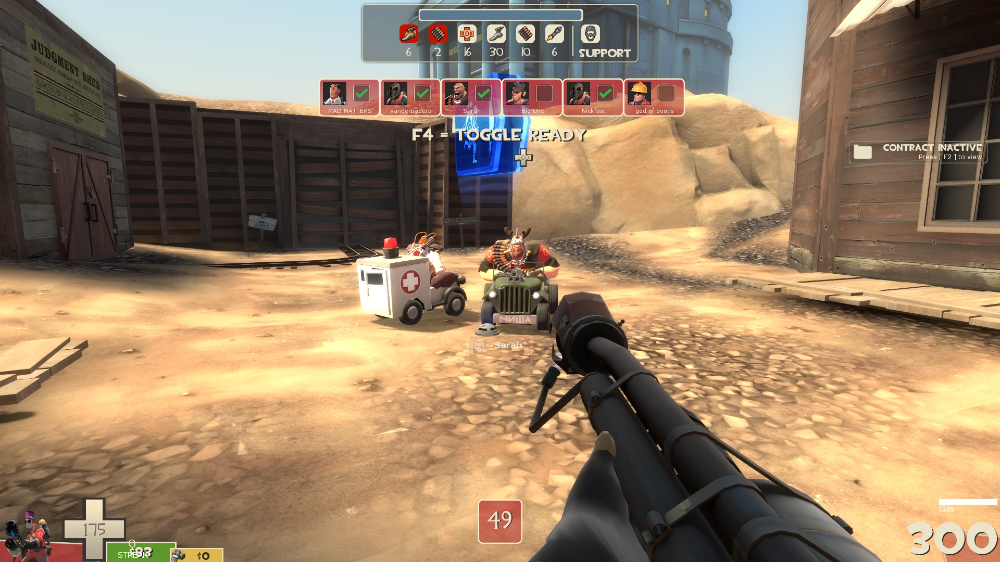Click the Support robot head icon

pyautogui.click(x=590, y=34)
